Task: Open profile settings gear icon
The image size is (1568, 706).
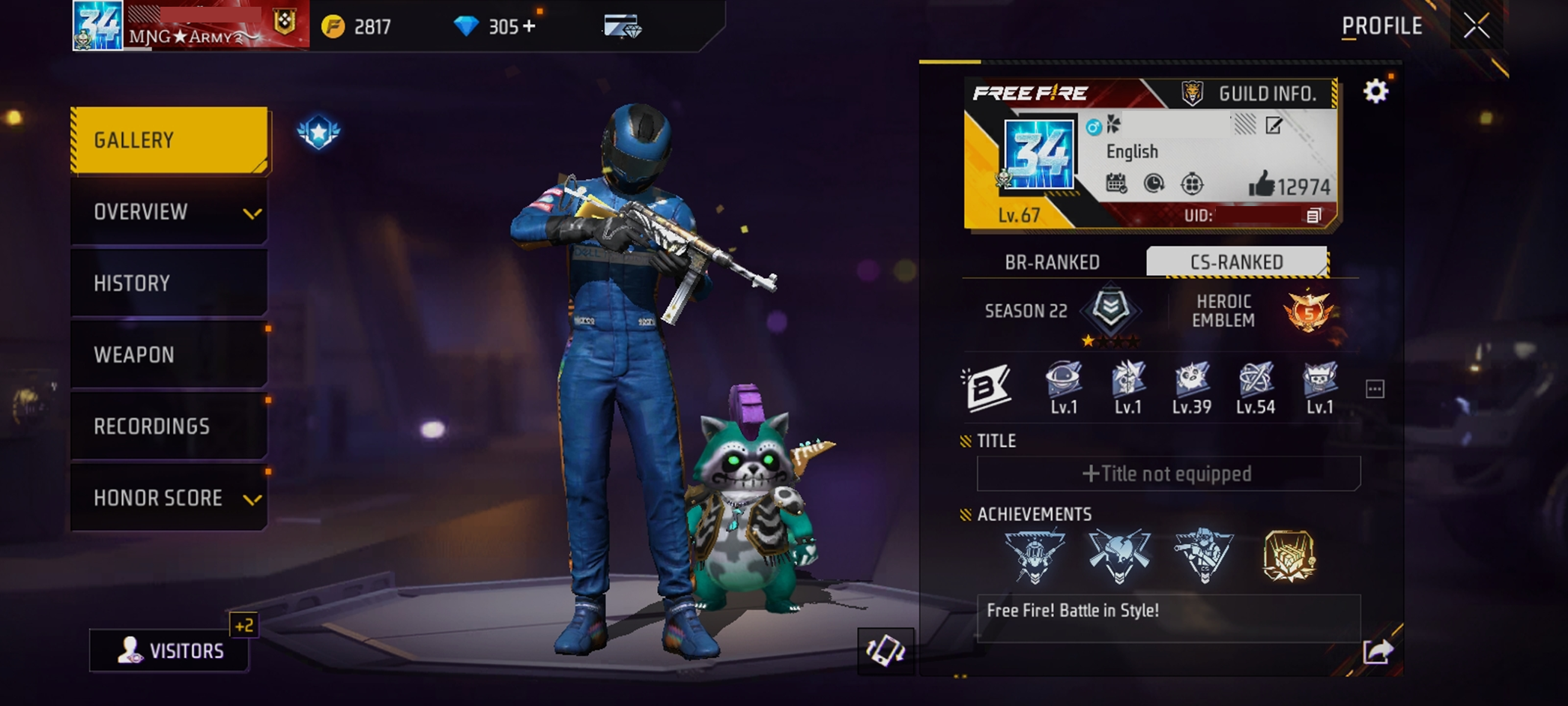Action: click(x=1375, y=91)
